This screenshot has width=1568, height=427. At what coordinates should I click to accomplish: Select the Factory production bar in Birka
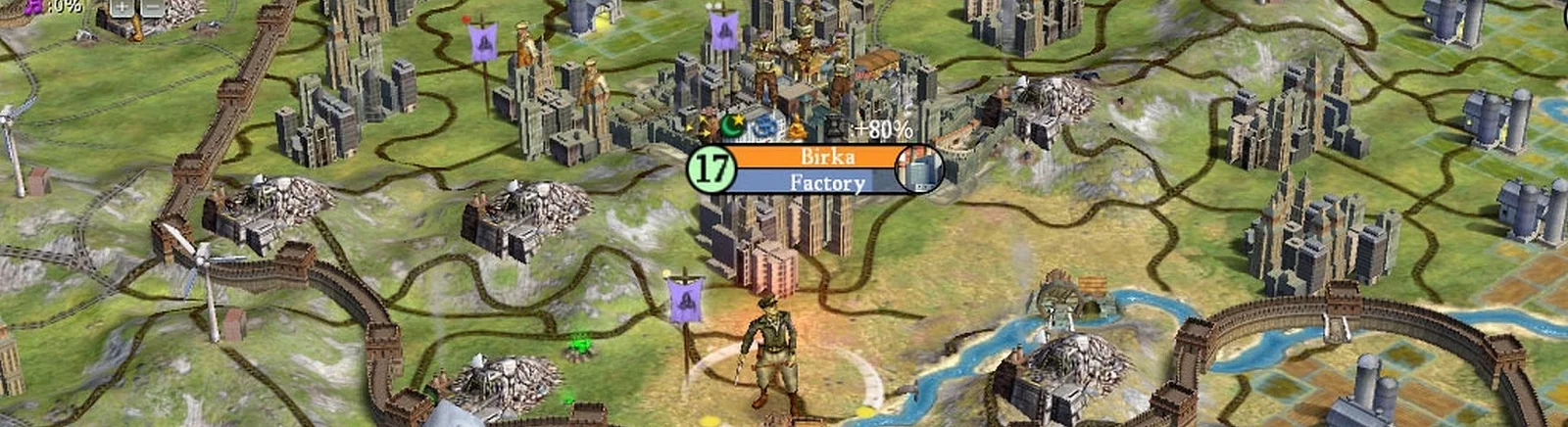pyautogui.click(x=826, y=182)
